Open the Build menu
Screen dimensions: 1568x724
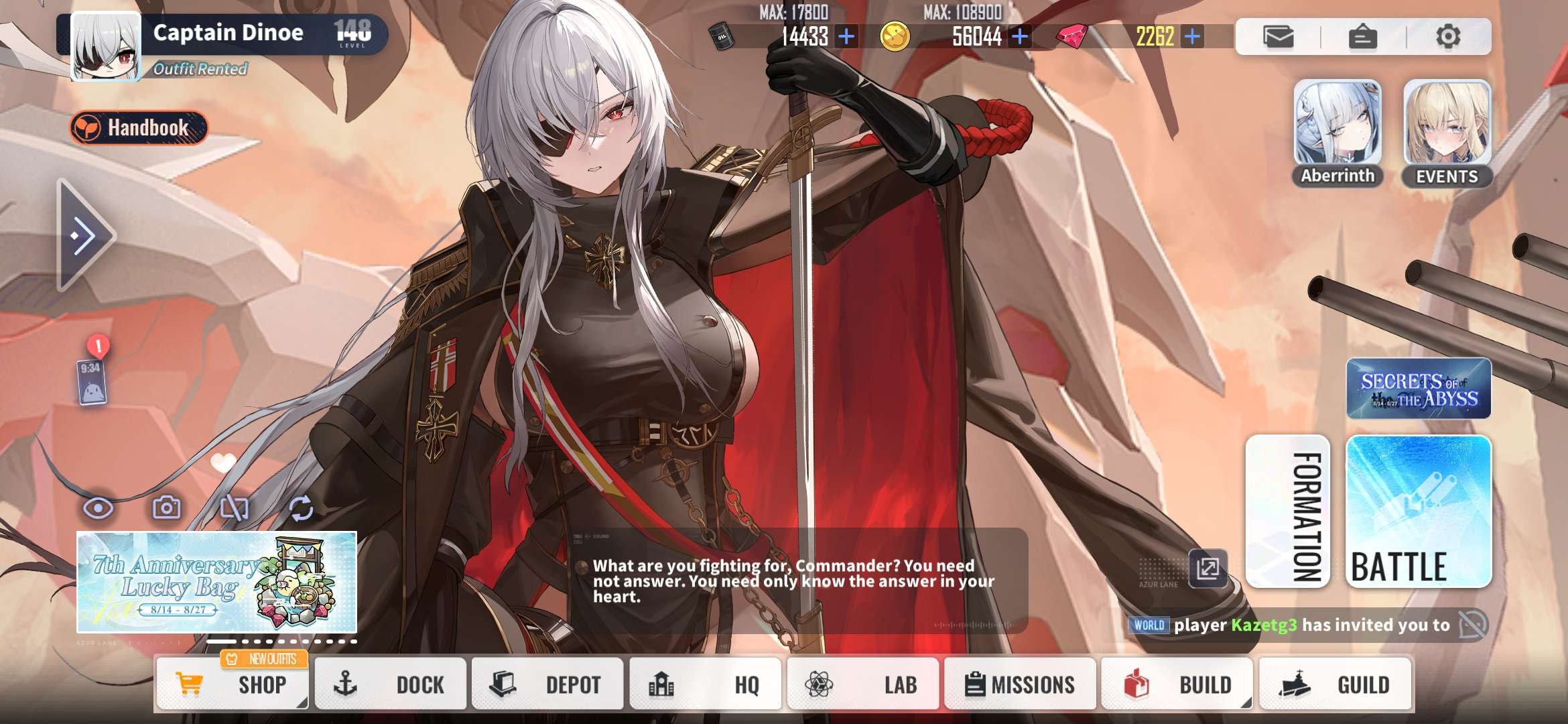point(1177,684)
